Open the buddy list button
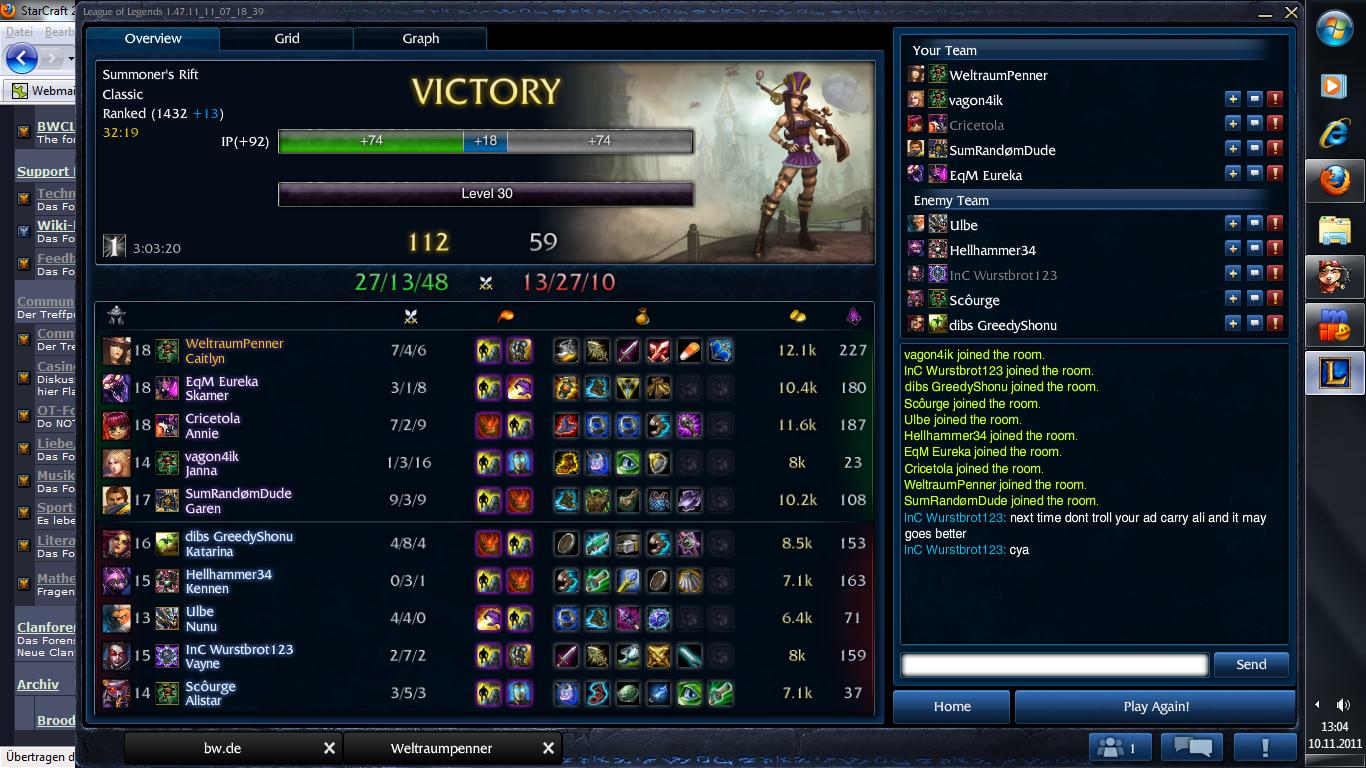This screenshot has width=1366, height=768. 1119,747
